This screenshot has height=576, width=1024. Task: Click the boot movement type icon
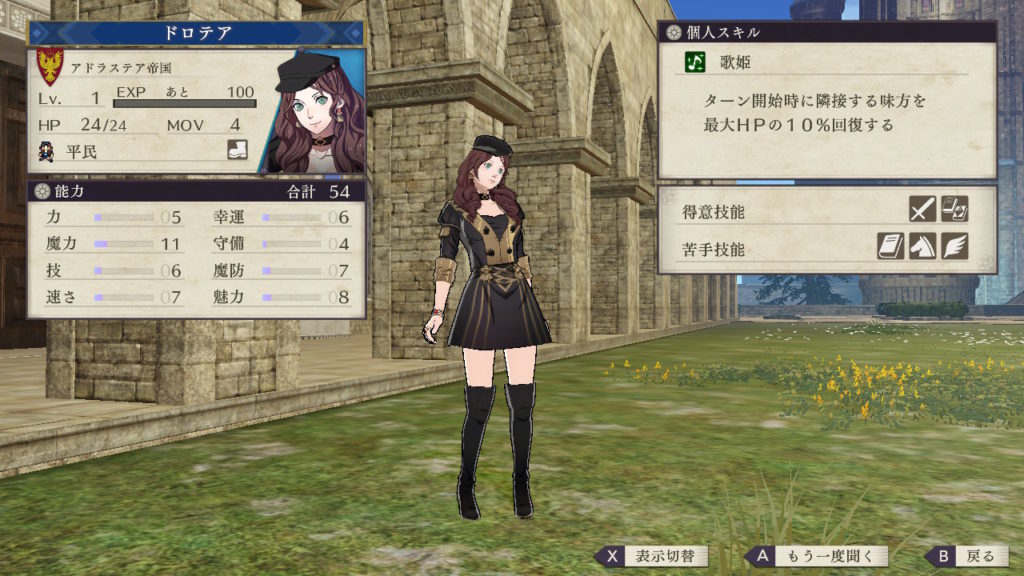tap(237, 150)
